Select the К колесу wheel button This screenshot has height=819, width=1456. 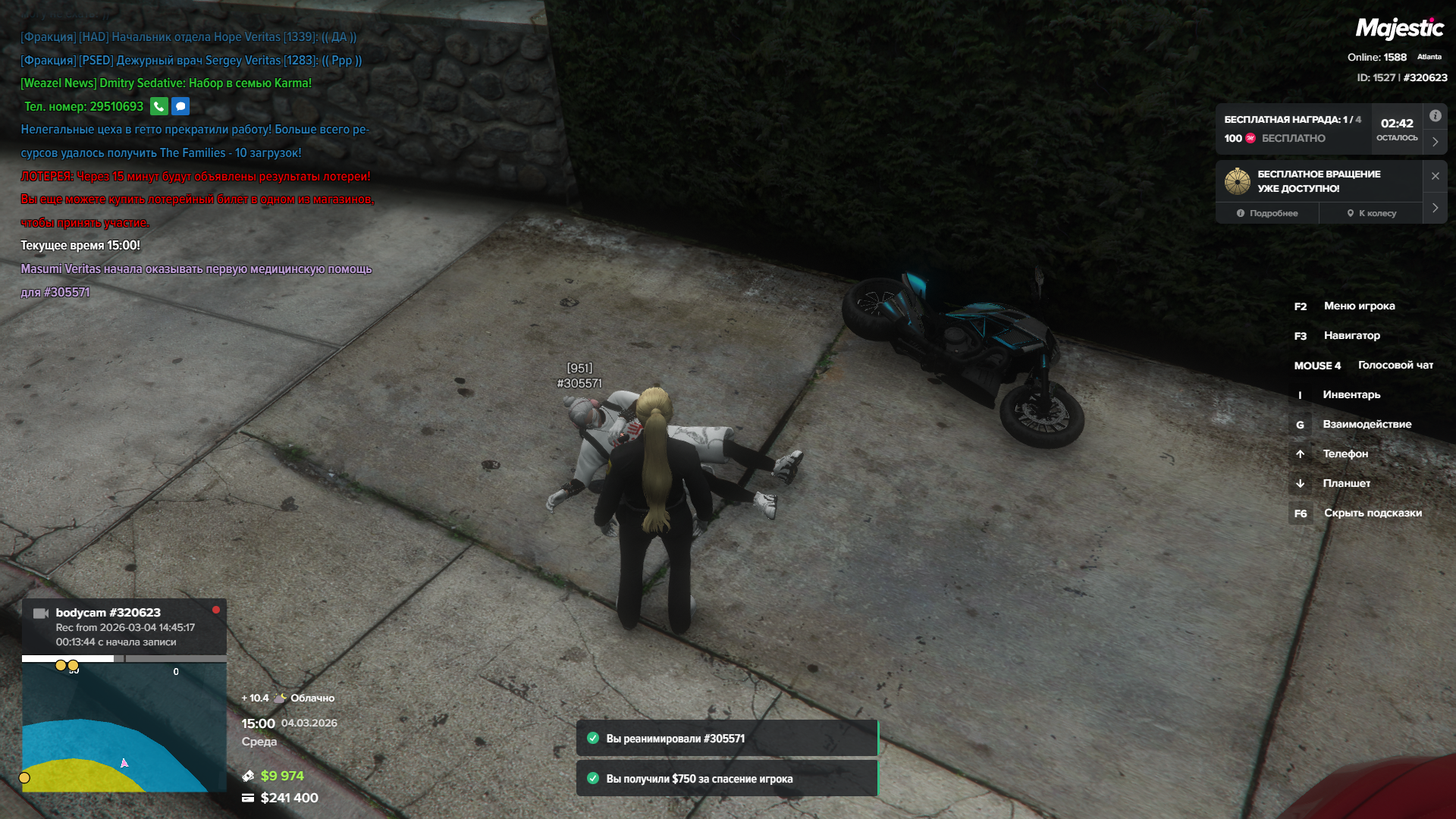click(1371, 213)
